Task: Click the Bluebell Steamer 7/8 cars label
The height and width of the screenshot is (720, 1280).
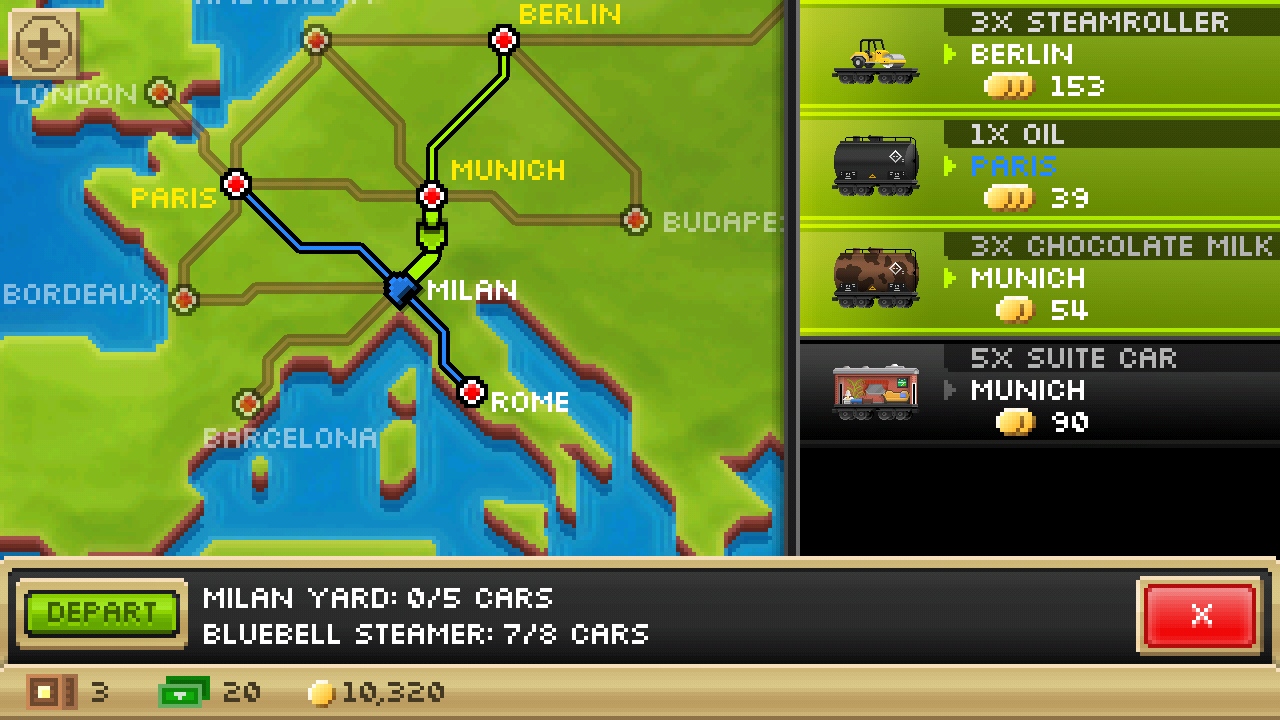Action: (x=425, y=634)
